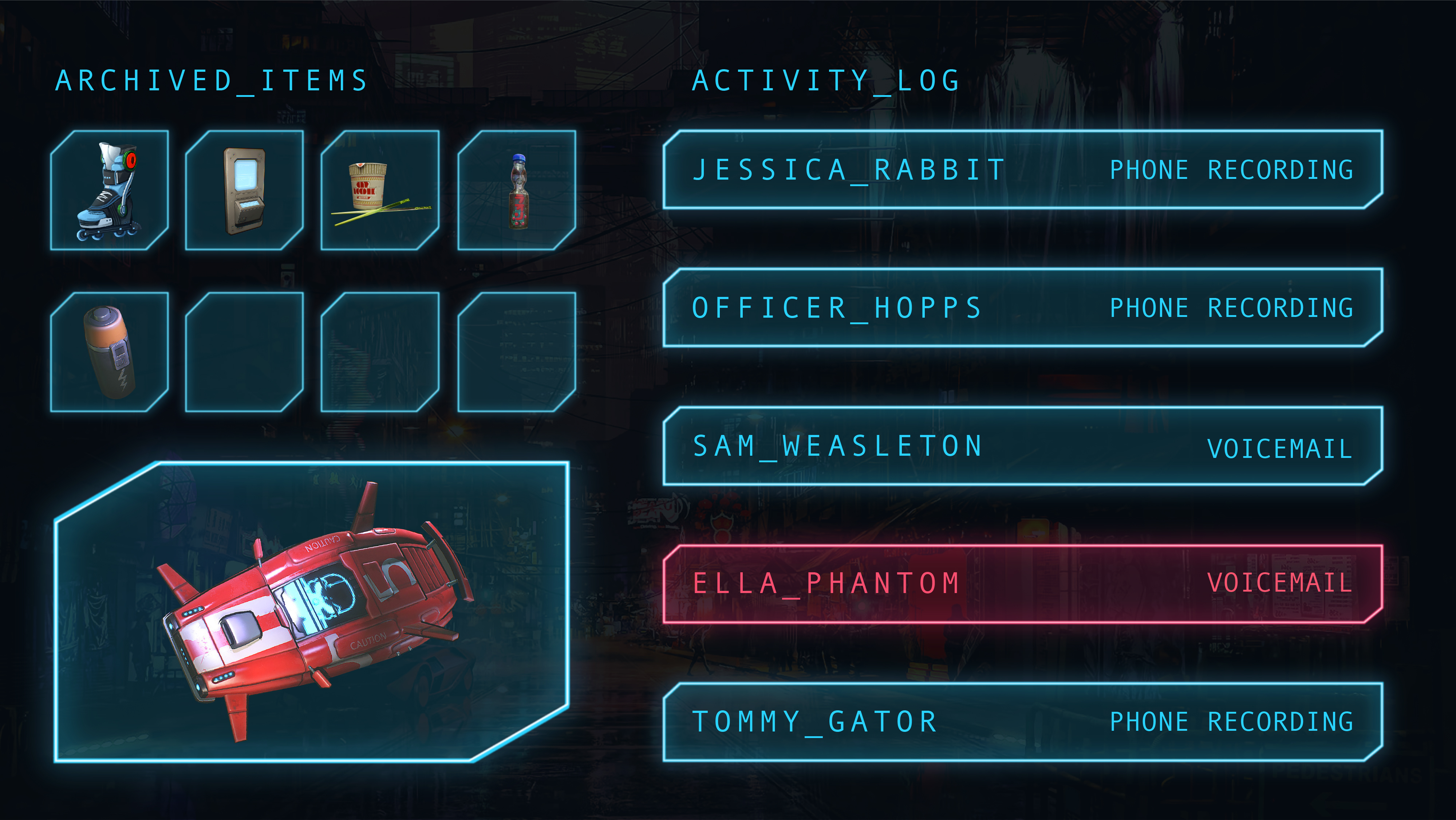Choose the handheld terminal device slot
1456x820 pixels.
tap(244, 190)
